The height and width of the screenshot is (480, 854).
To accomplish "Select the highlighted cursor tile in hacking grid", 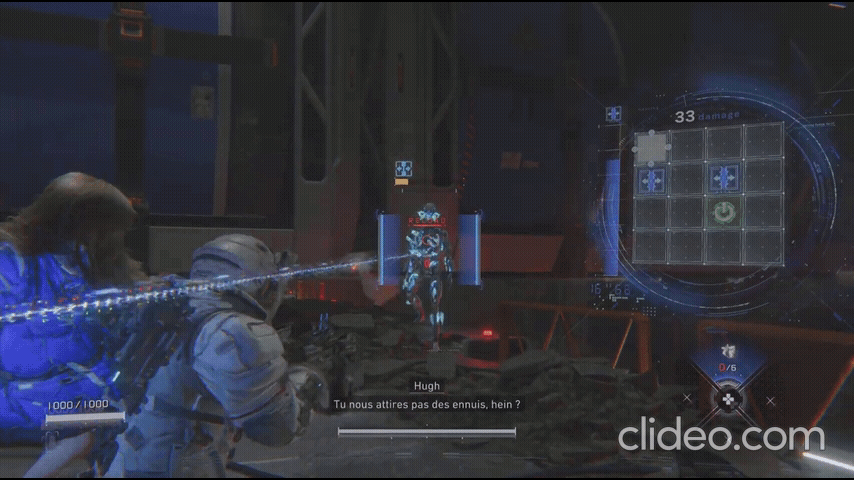I will tap(652, 146).
